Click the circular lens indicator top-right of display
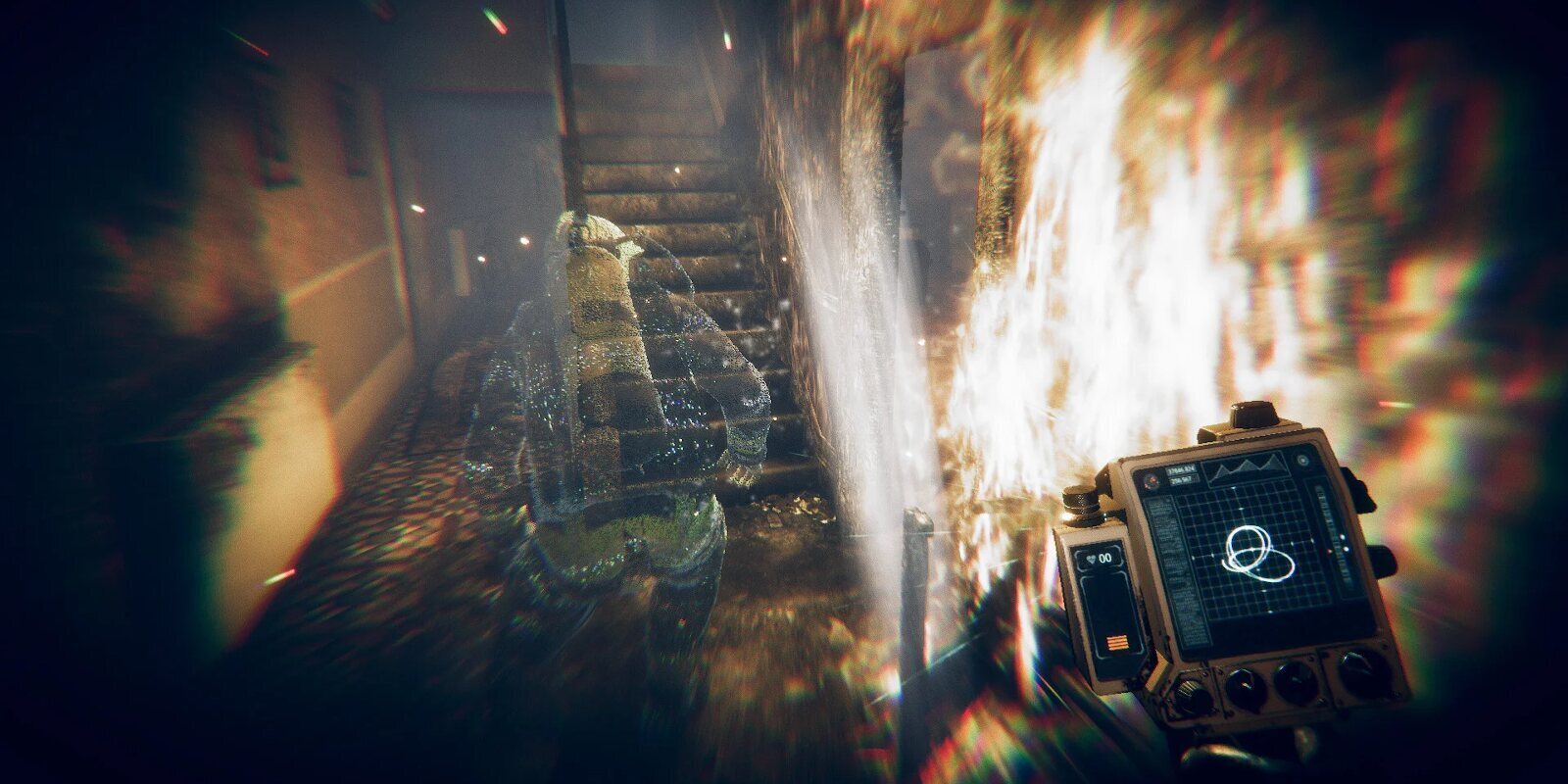The width and height of the screenshot is (1568, 784). point(1302,460)
